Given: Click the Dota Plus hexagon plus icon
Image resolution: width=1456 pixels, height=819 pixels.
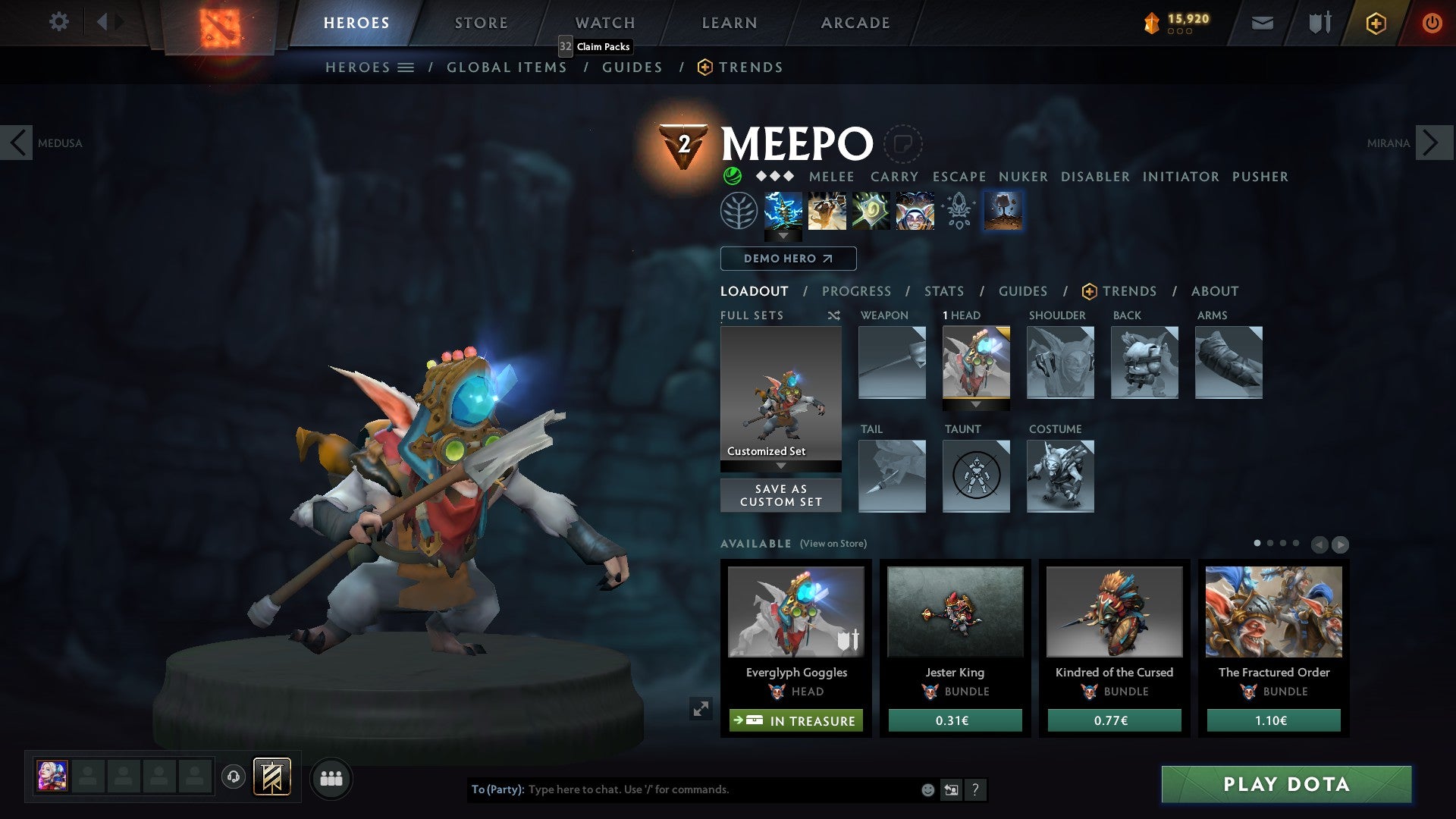Looking at the screenshot, I should point(1376,23).
